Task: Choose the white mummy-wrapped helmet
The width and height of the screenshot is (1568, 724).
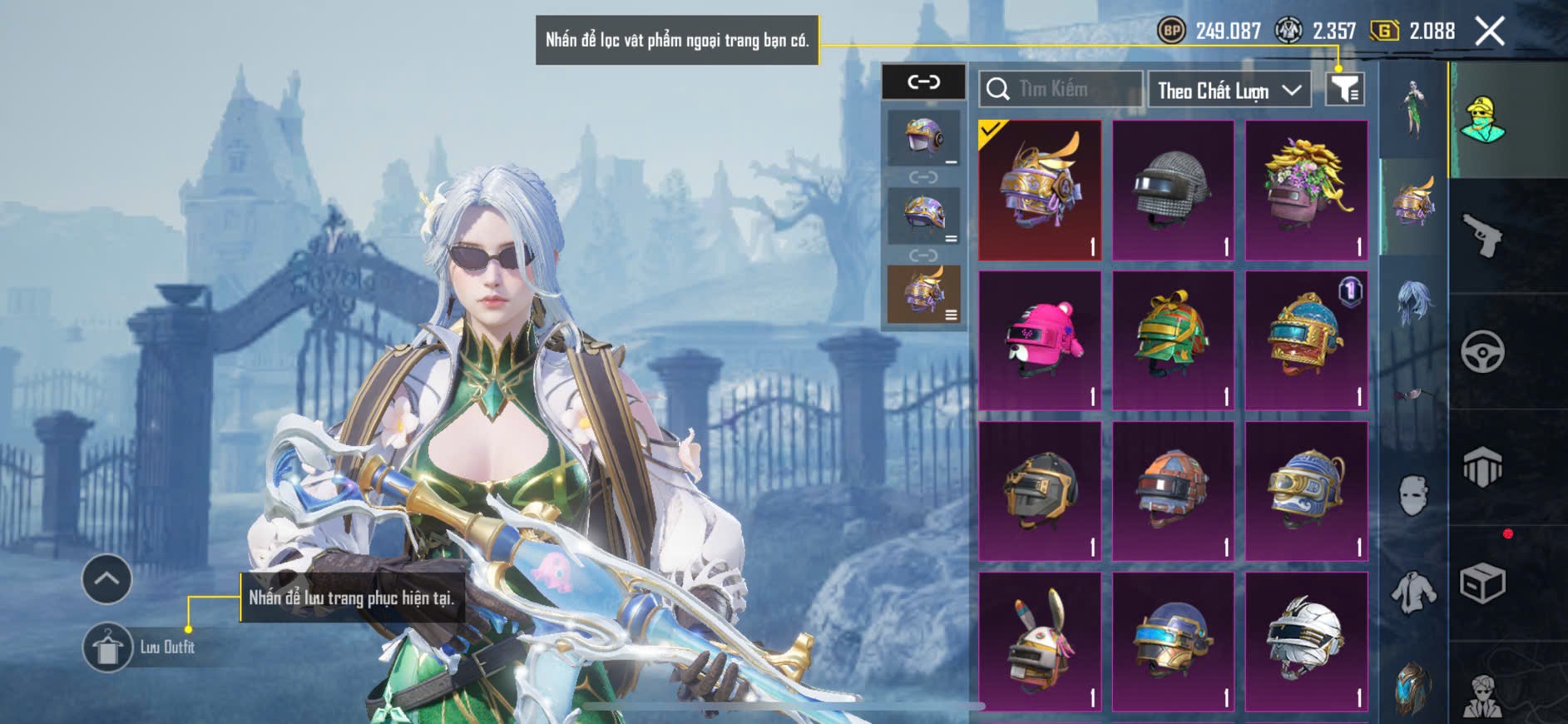Action: click(x=1306, y=641)
